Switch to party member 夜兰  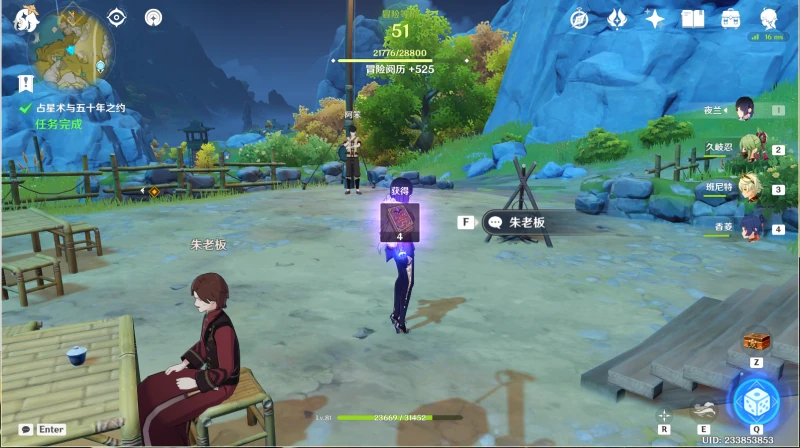tap(744, 110)
